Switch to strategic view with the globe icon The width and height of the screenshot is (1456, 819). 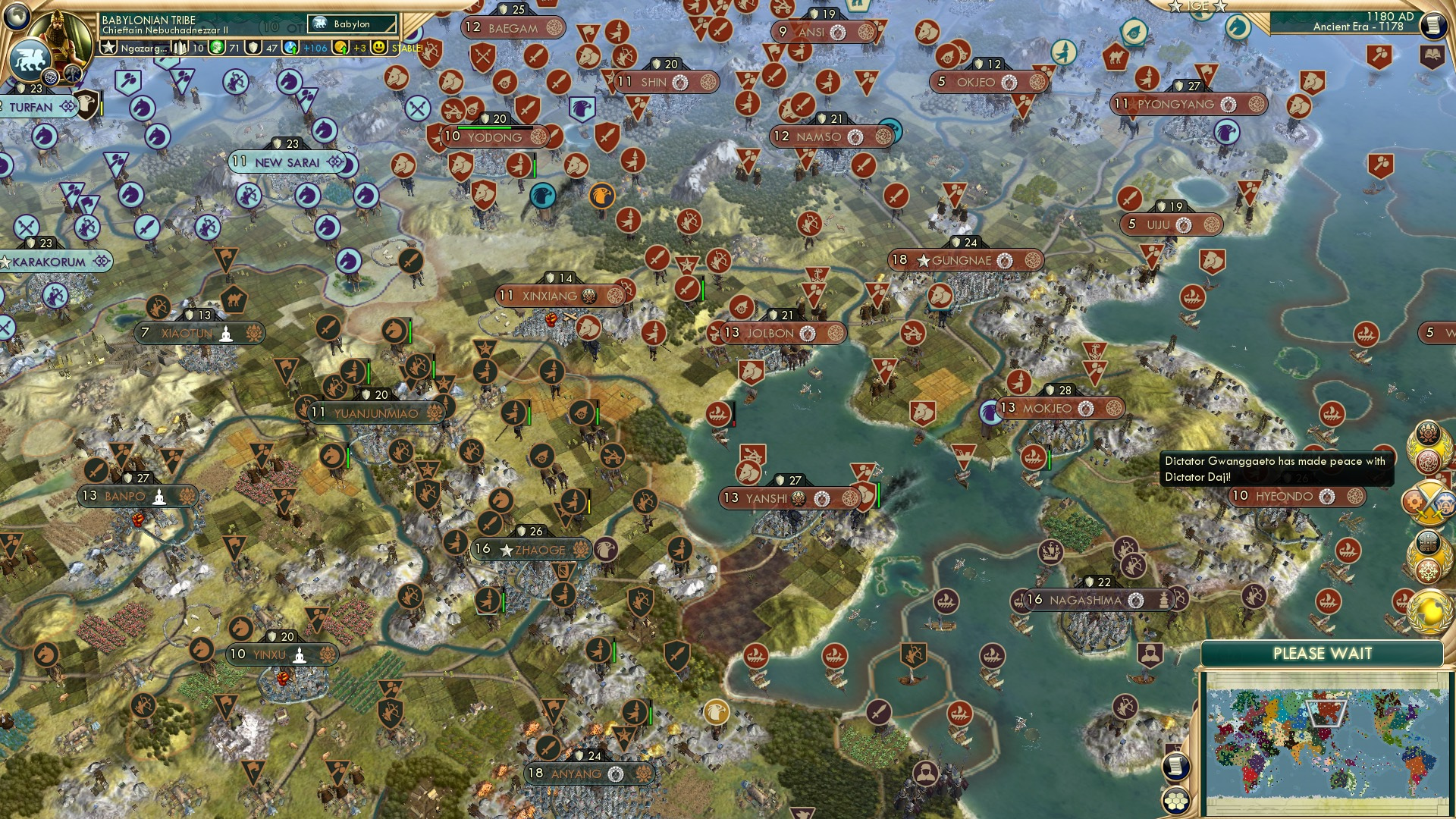[16, 16]
